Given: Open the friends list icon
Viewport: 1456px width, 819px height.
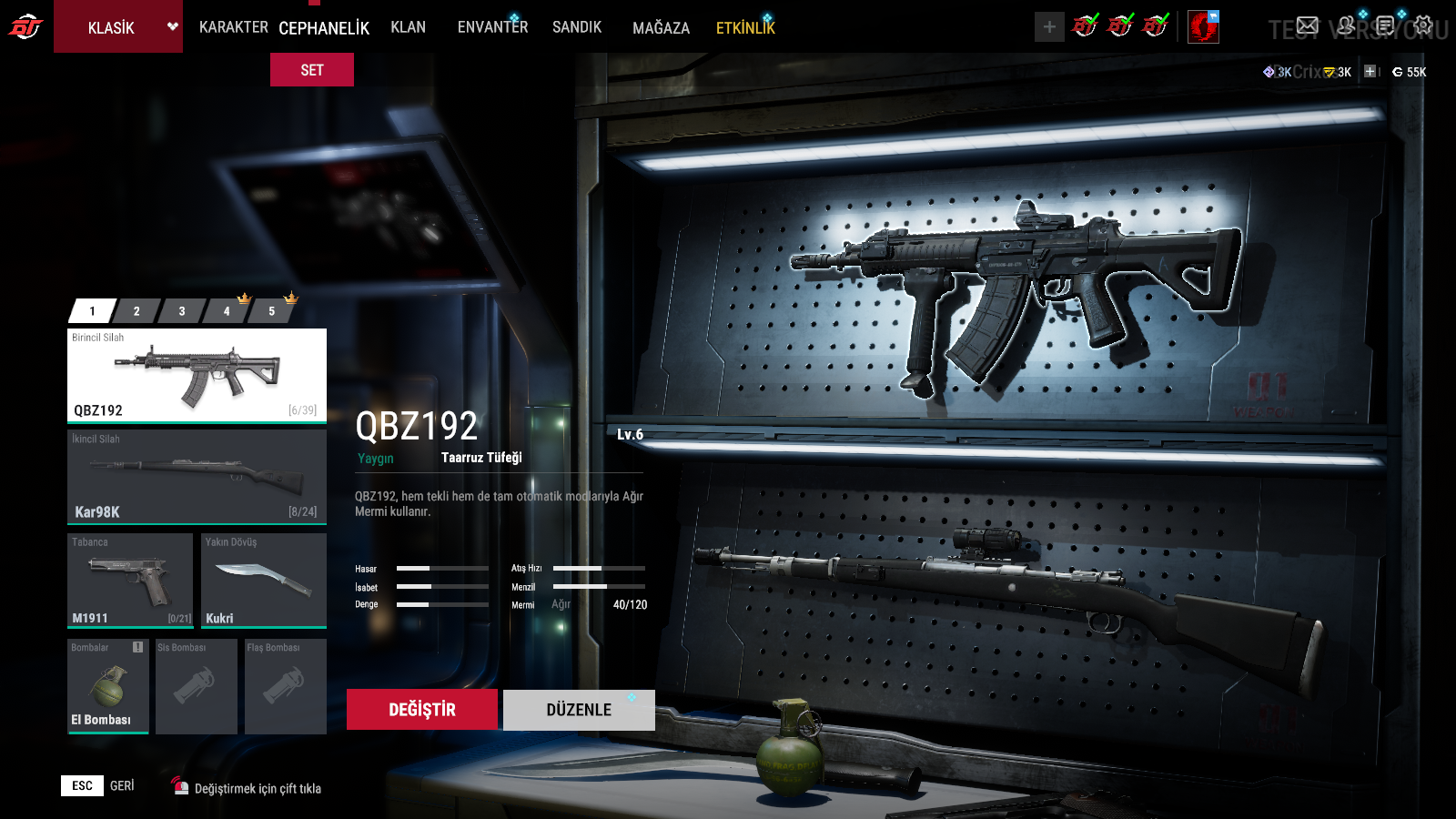Looking at the screenshot, I should pos(1346,25).
